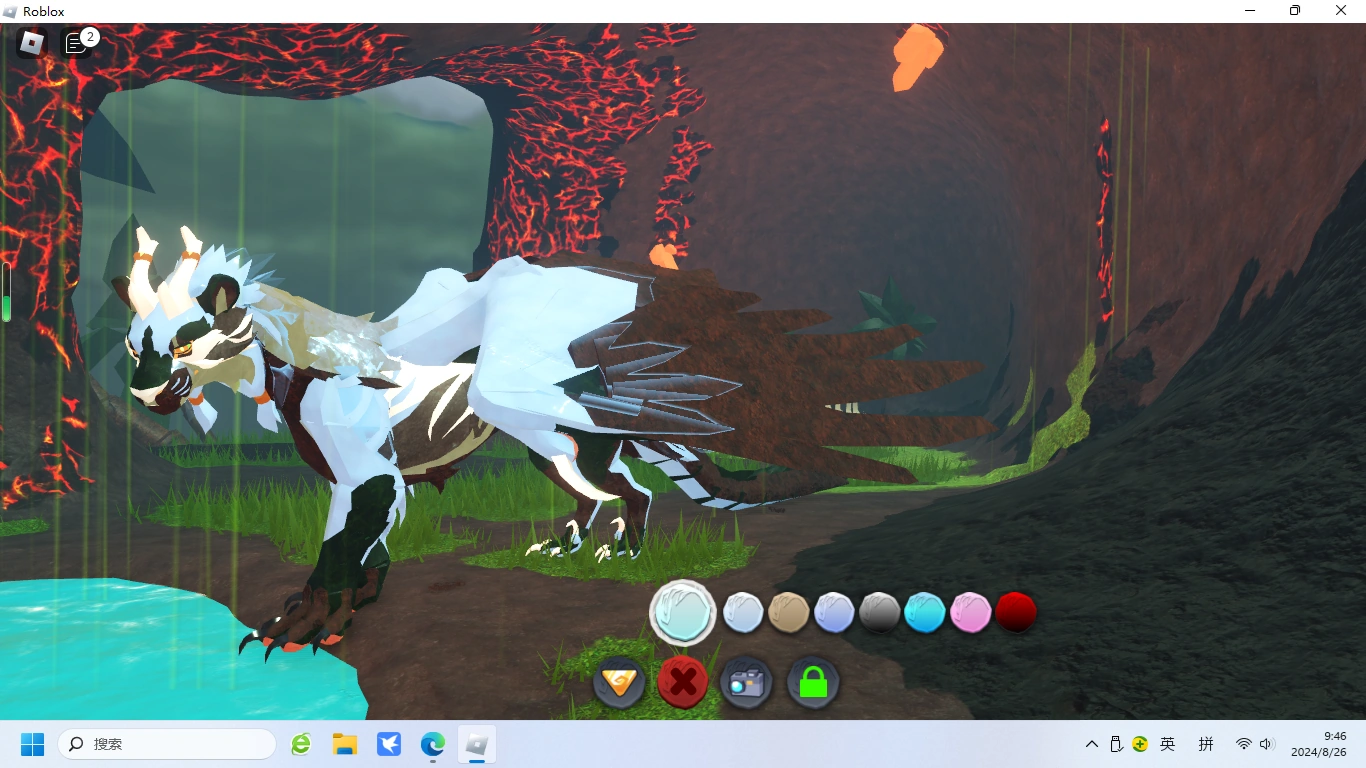Click the orange gem shard icon
This screenshot has width=1366, height=768.
pyautogui.click(x=619, y=683)
